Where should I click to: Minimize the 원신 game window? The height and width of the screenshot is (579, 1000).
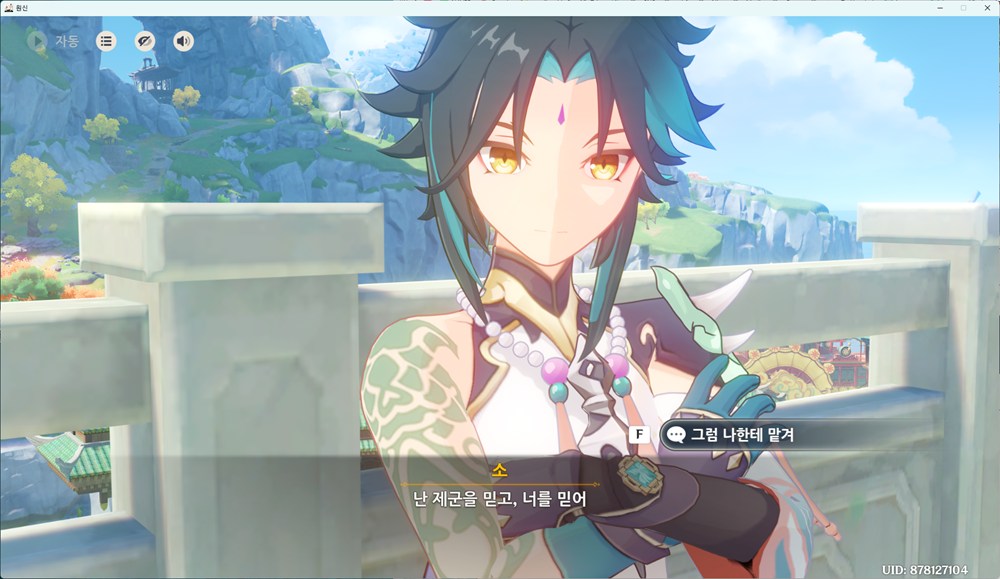tap(940, 7)
